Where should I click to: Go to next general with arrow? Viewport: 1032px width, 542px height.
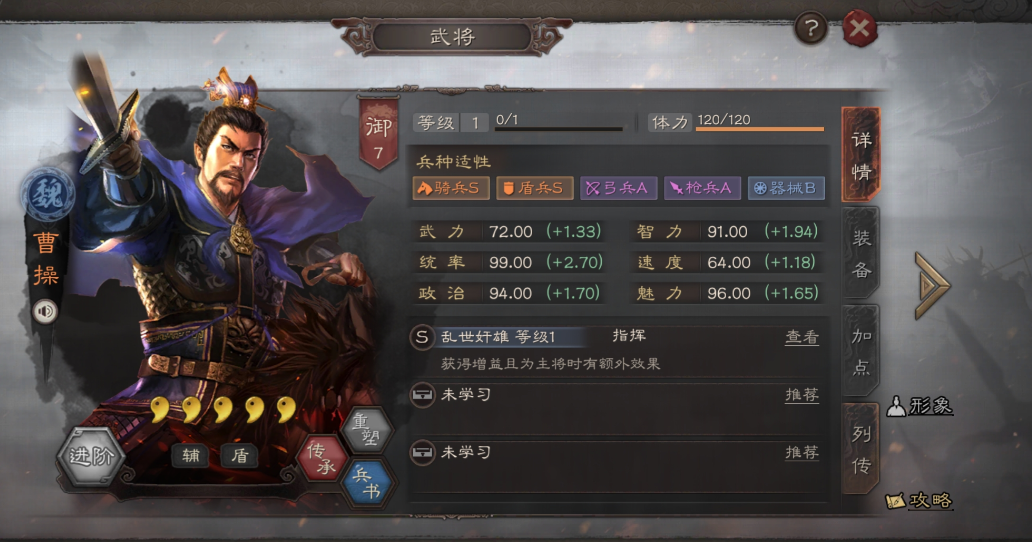coord(931,285)
